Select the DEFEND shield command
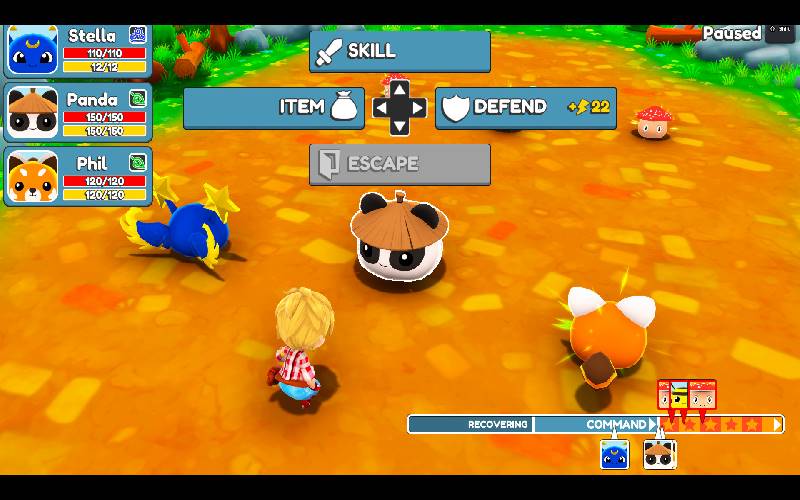Viewport: 800px width, 500px height. tap(525, 107)
